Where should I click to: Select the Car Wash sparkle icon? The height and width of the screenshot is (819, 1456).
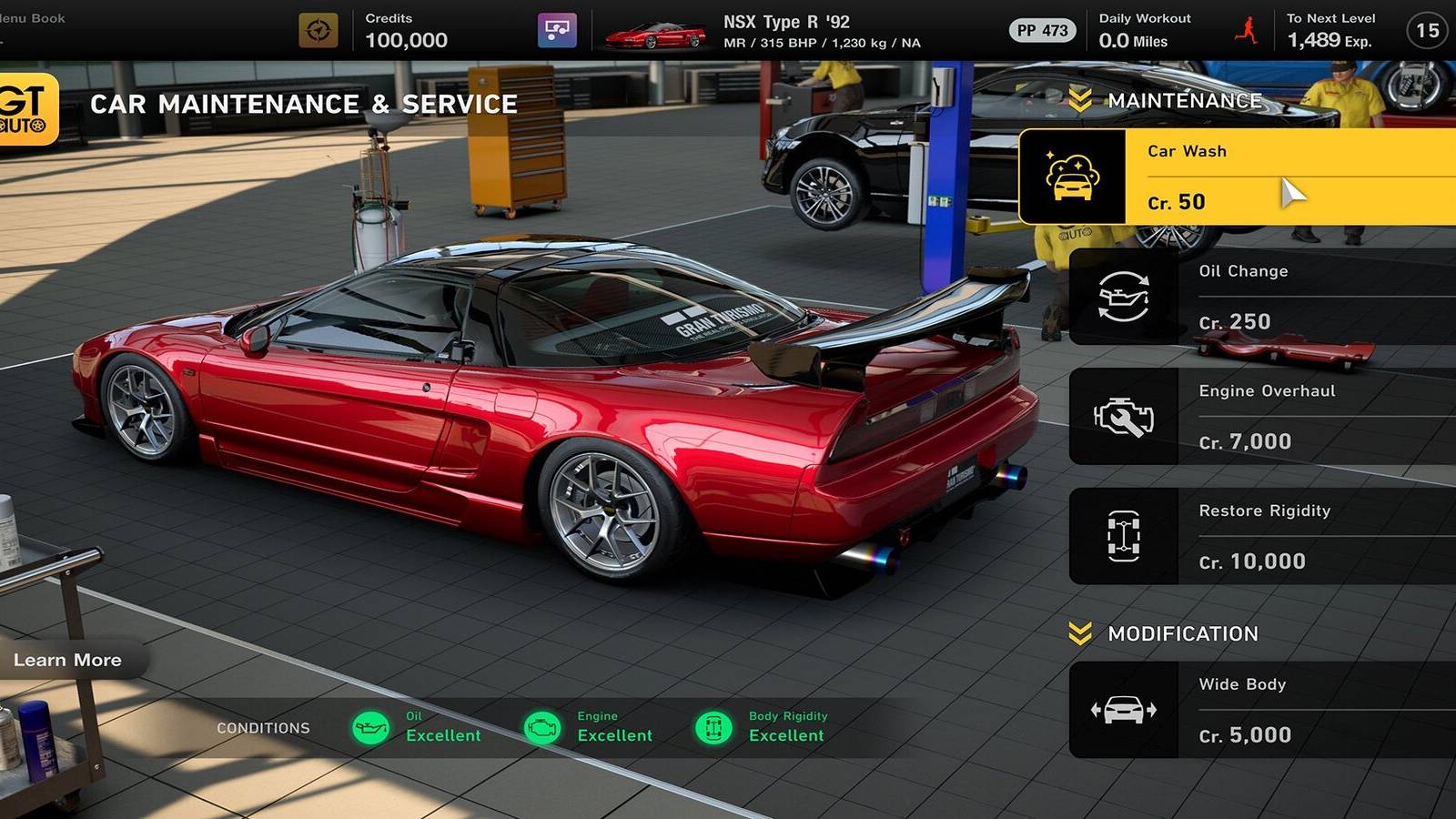tap(1077, 177)
